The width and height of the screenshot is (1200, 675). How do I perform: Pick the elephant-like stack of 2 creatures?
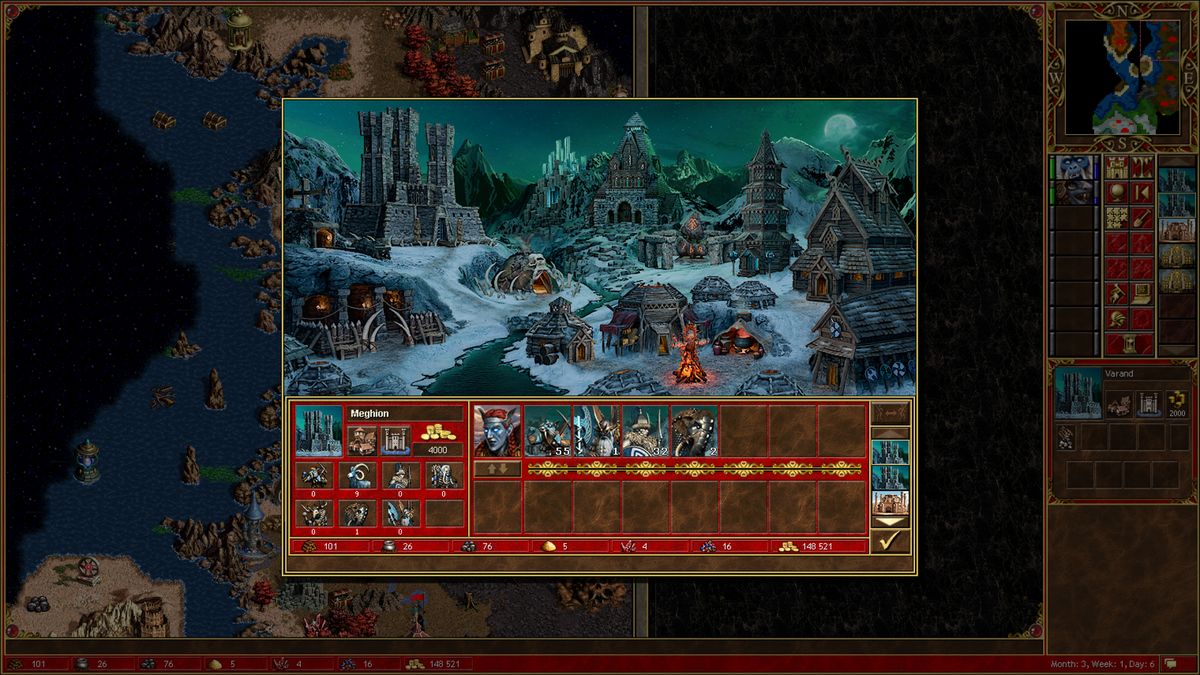tap(694, 431)
